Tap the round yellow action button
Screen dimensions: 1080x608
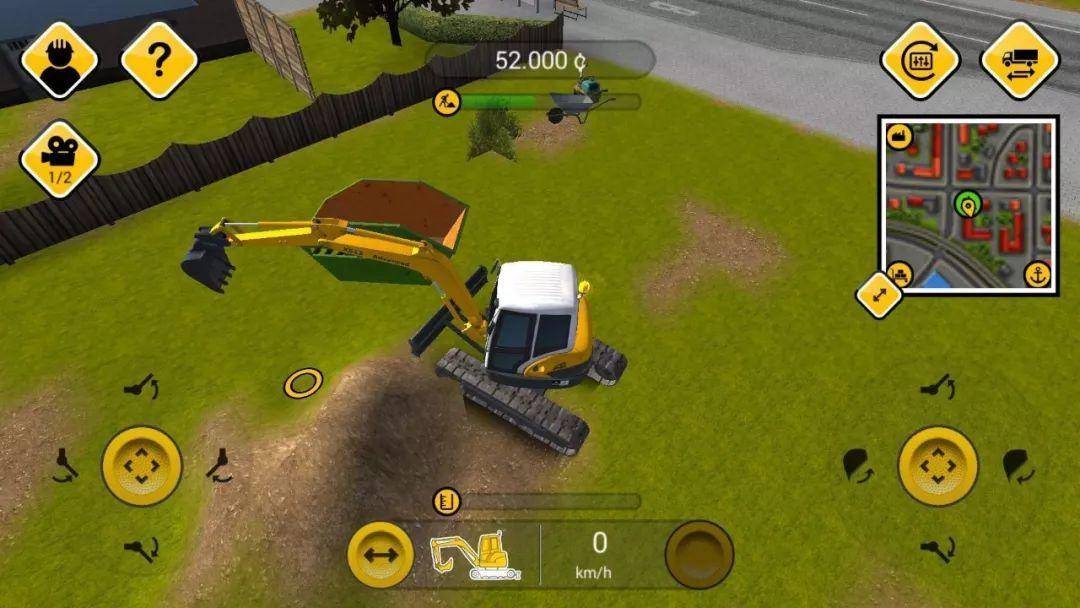700,555
